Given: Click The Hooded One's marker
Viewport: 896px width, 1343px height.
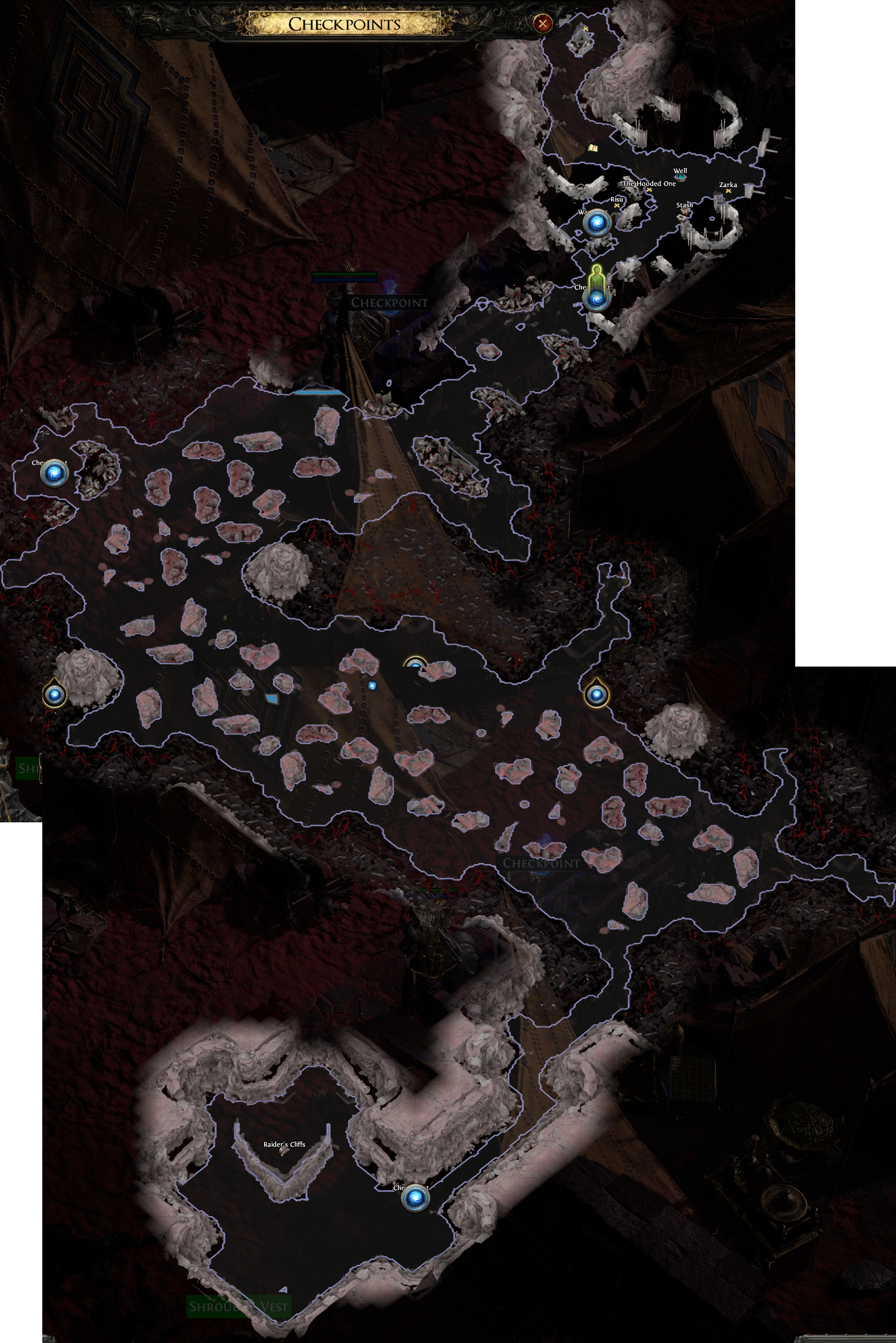Looking at the screenshot, I should click(x=649, y=190).
